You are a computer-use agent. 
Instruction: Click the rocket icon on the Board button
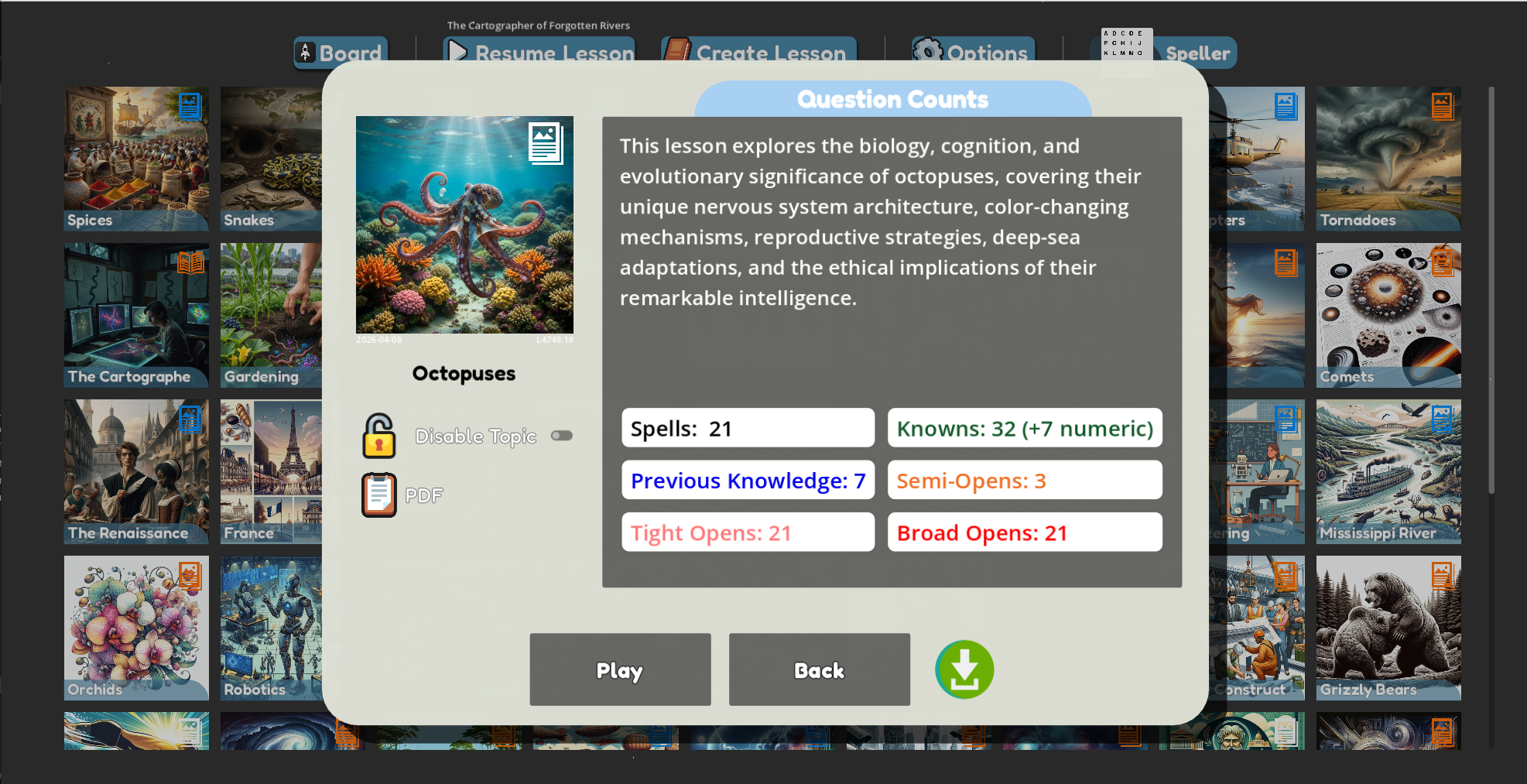306,52
